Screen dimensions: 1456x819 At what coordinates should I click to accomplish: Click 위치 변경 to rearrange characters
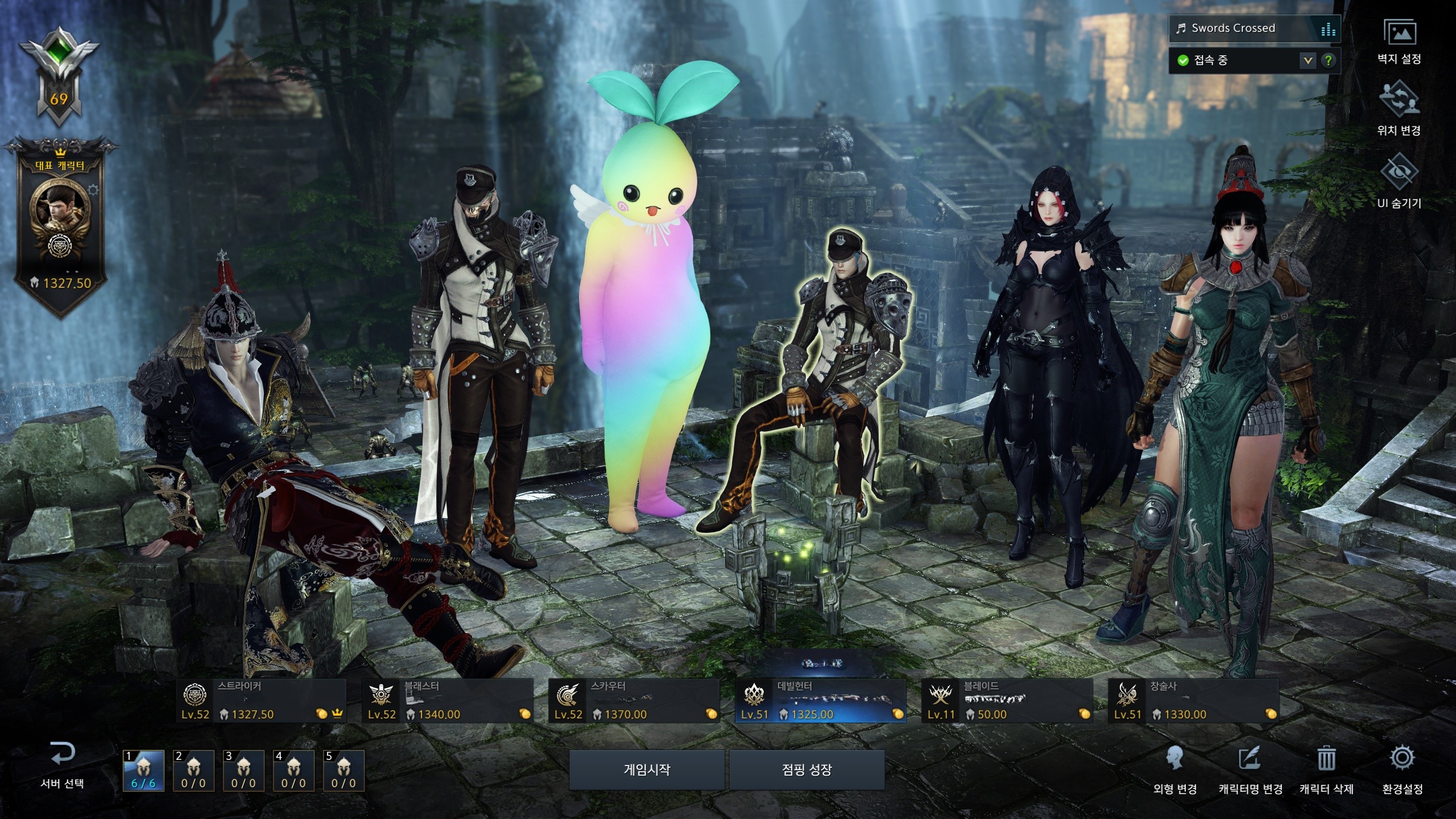1399,113
